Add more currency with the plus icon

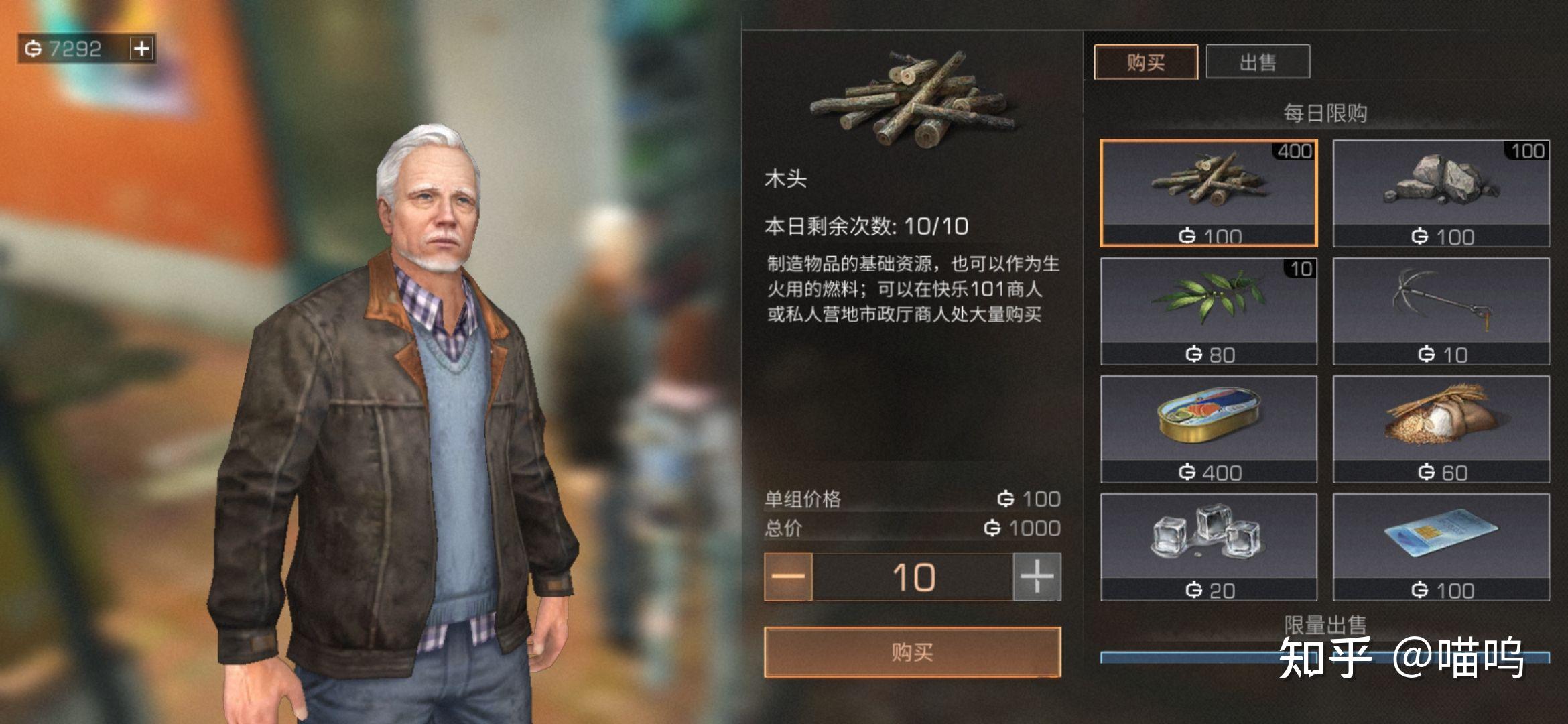coord(141,48)
